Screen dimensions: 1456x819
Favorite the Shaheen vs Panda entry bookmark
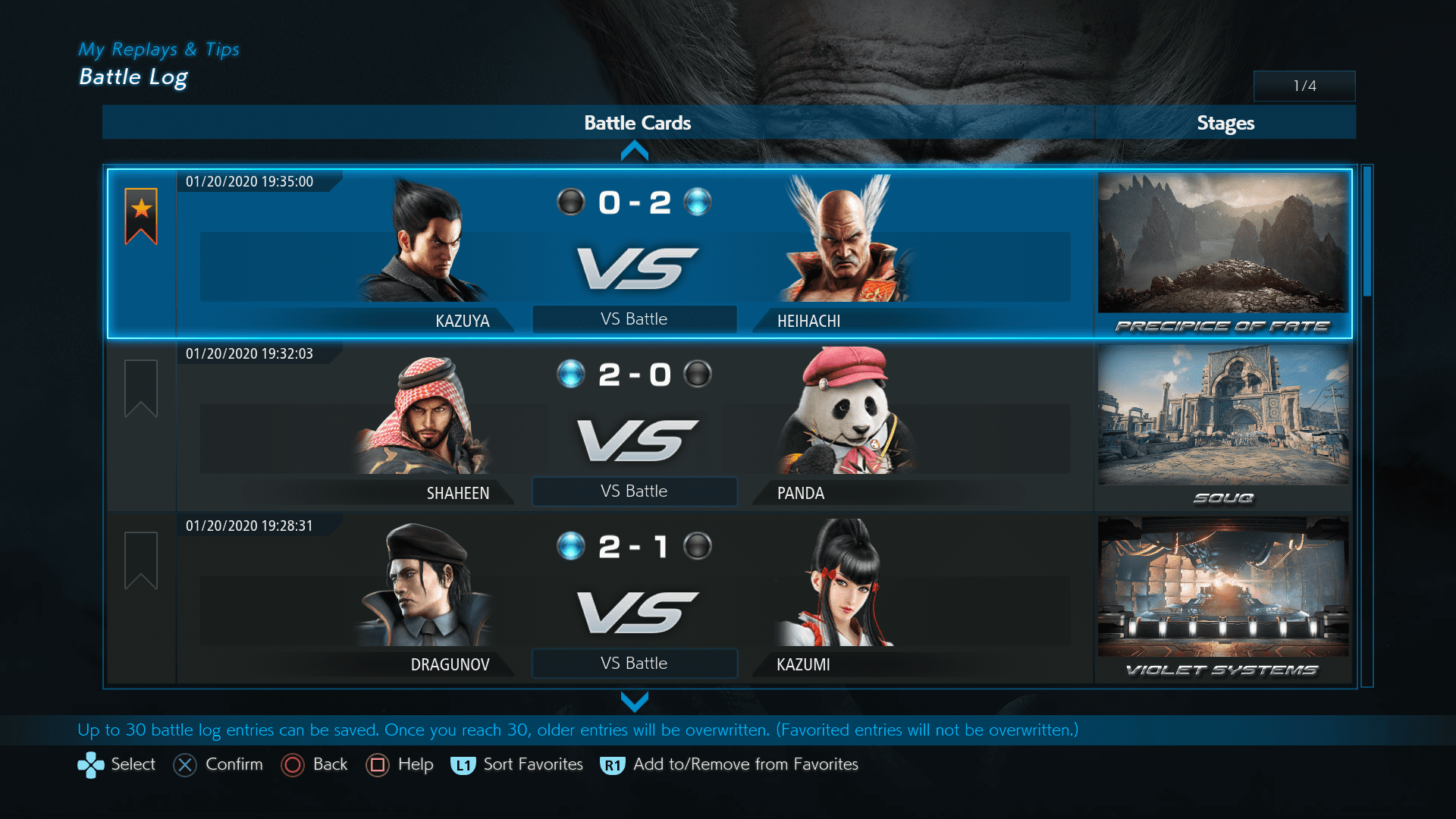(141, 388)
